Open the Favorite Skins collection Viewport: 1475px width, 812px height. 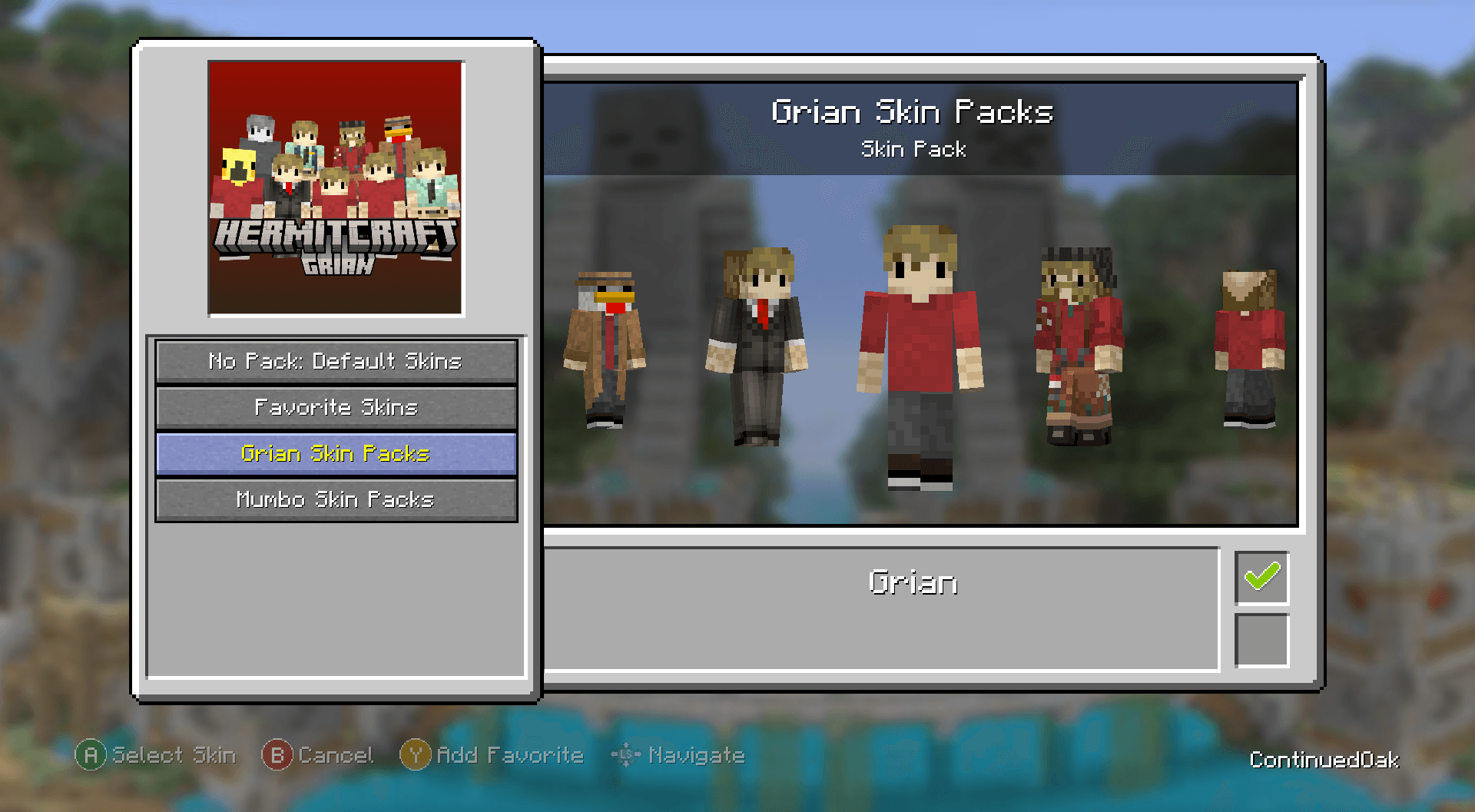click(336, 407)
